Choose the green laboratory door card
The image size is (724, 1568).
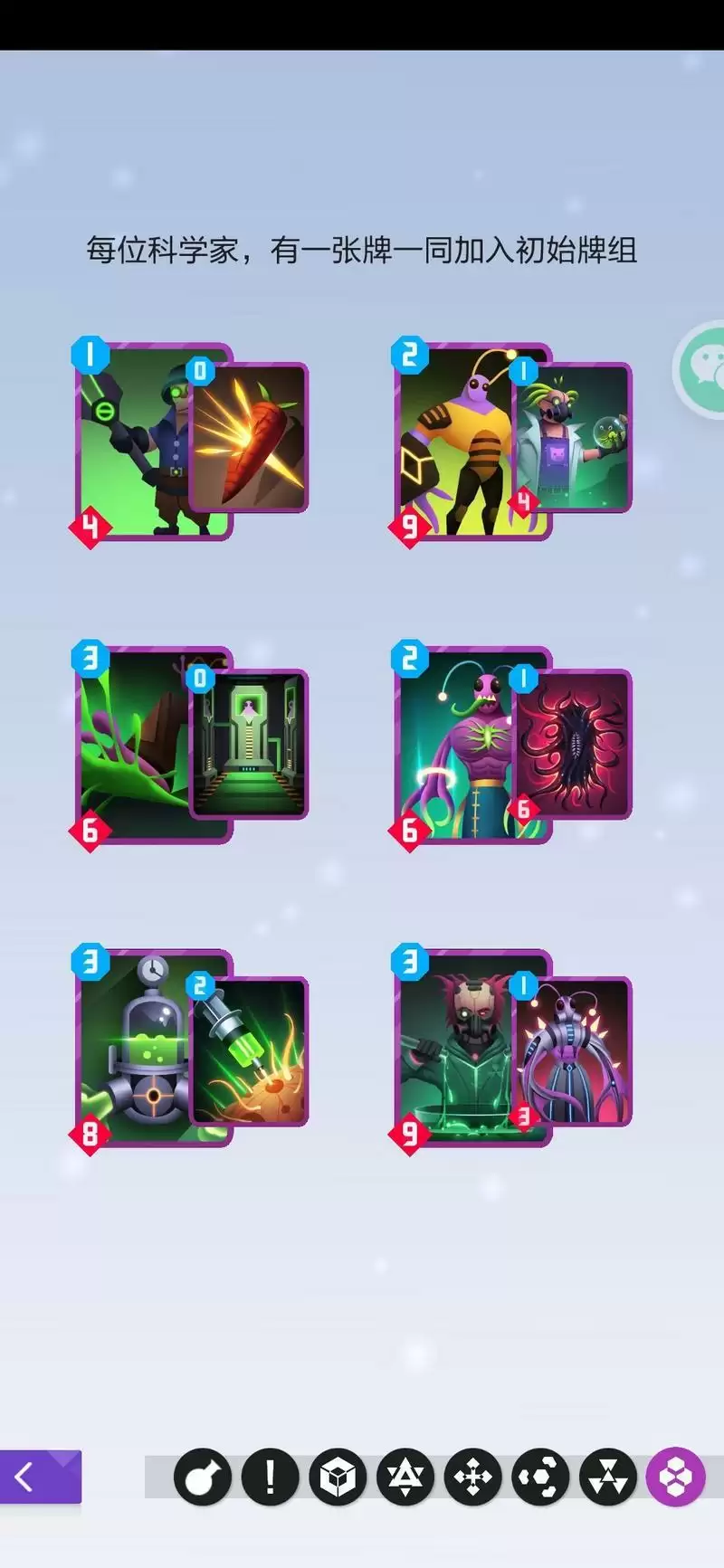tap(251, 744)
